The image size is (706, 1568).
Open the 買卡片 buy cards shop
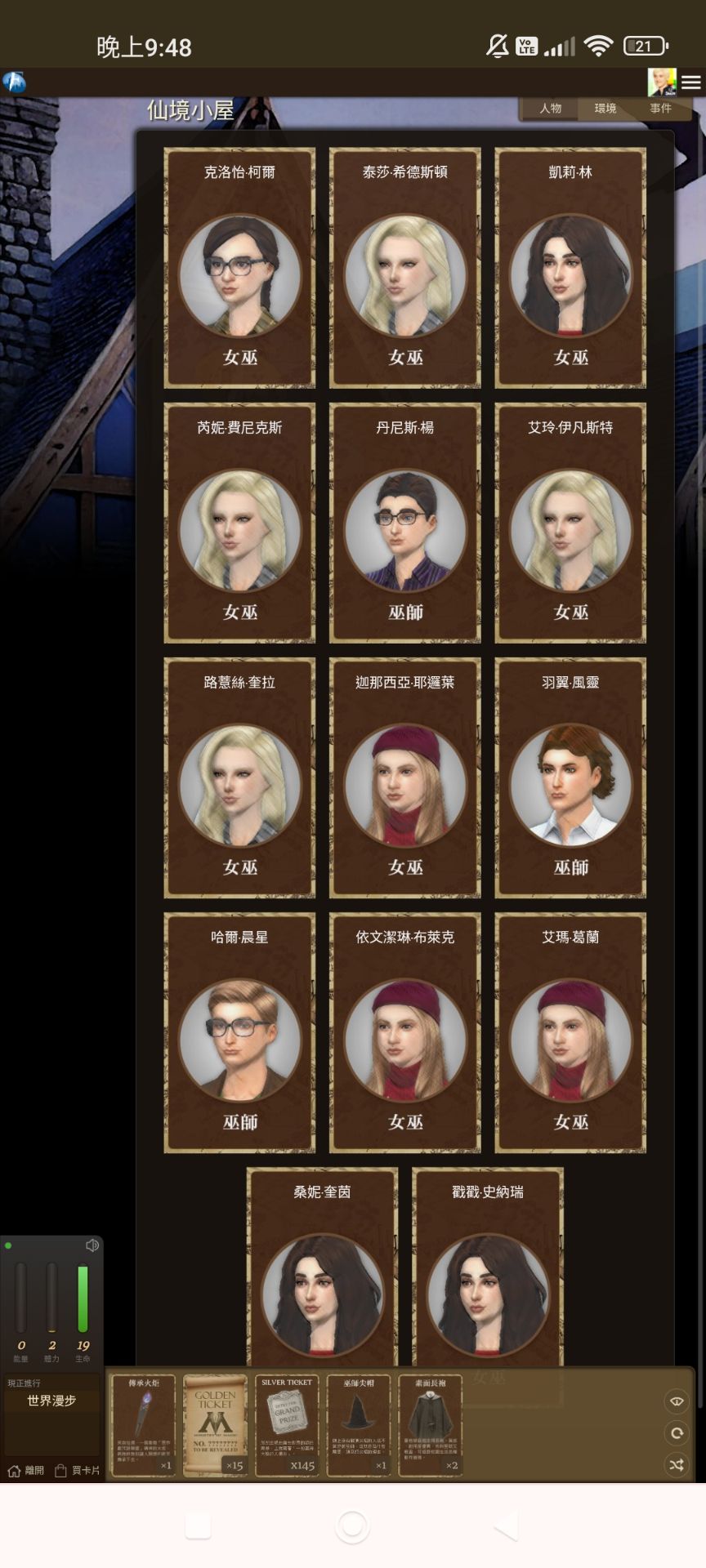point(78,1471)
